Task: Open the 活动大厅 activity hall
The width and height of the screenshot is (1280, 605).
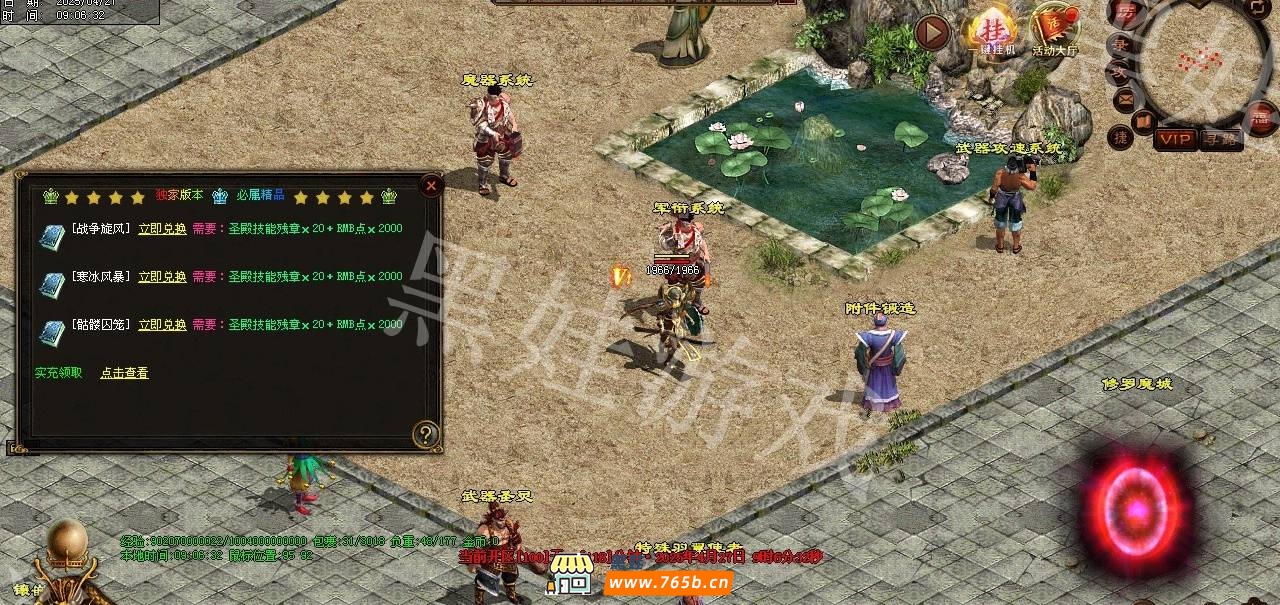Action: pos(1055,30)
